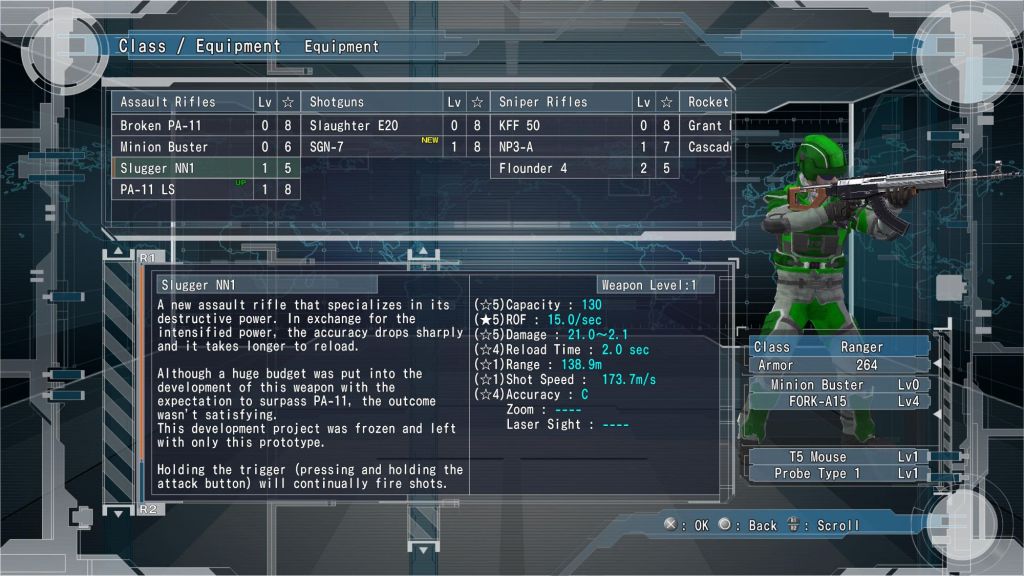The width and height of the screenshot is (1024, 576).
Task: Choose the NP3-A sniper rifle
Action: [561, 147]
